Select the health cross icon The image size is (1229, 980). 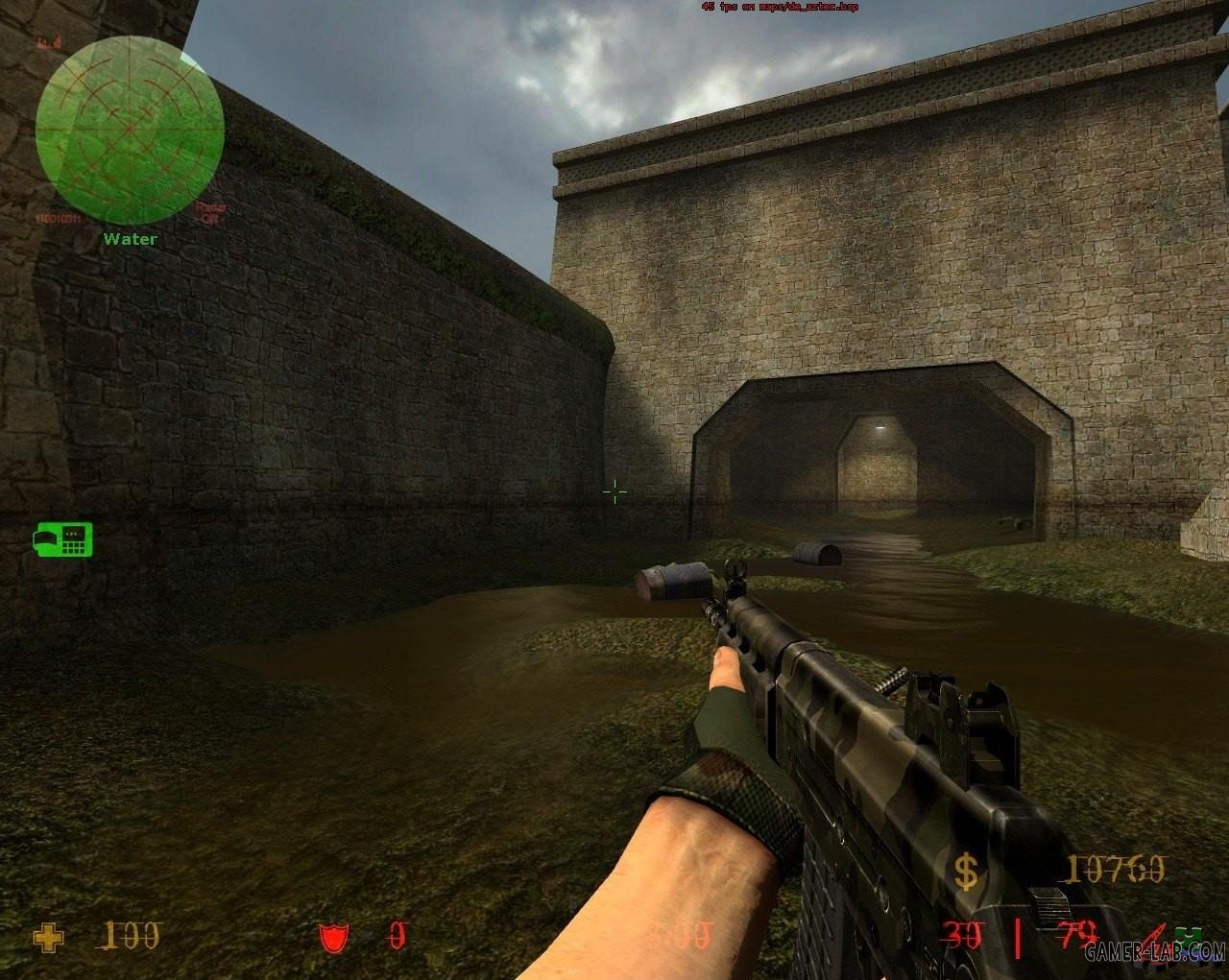[48, 937]
